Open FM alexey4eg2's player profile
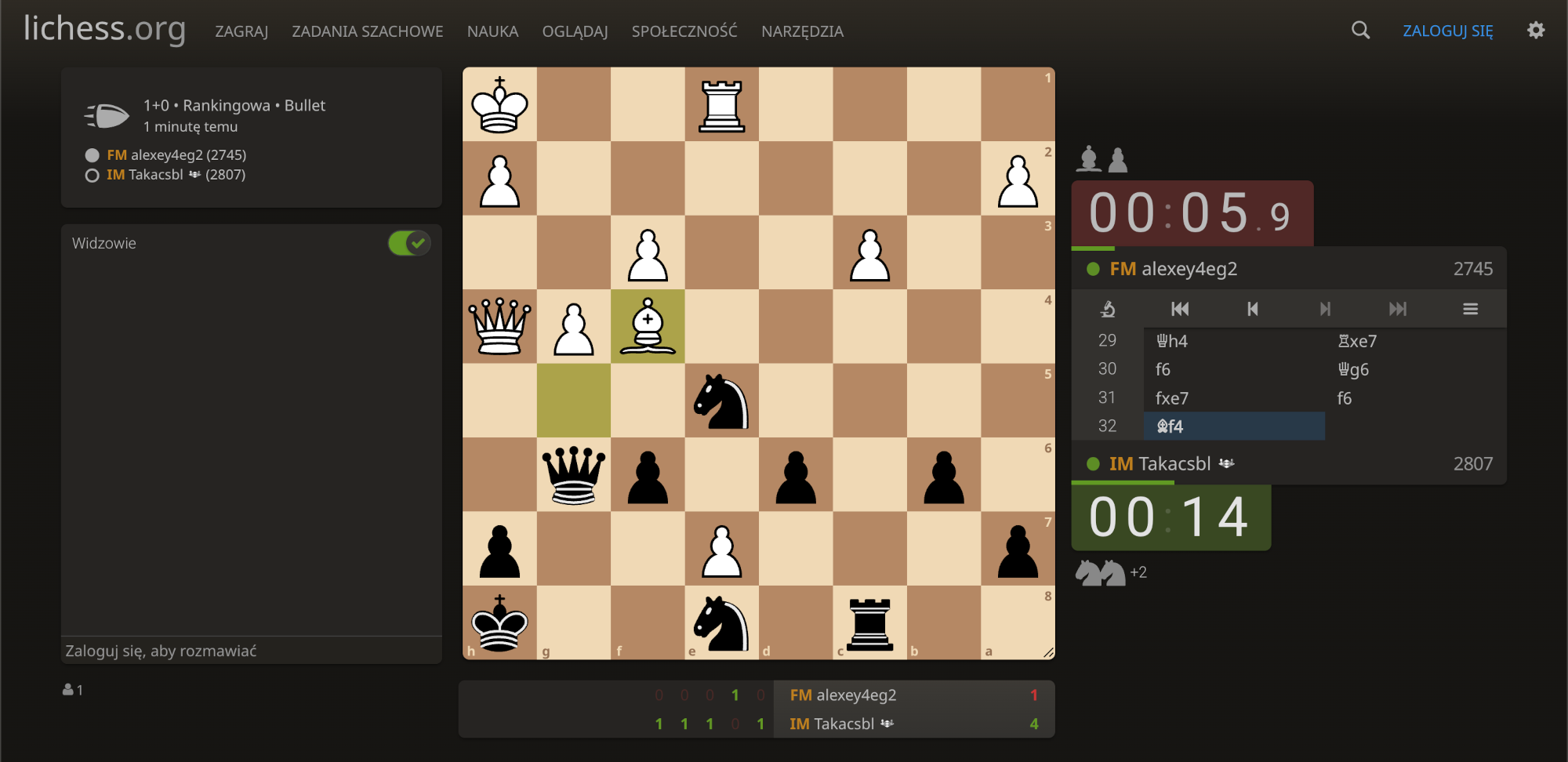The width and height of the screenshot is (1568, 762). coord(1189,268)
